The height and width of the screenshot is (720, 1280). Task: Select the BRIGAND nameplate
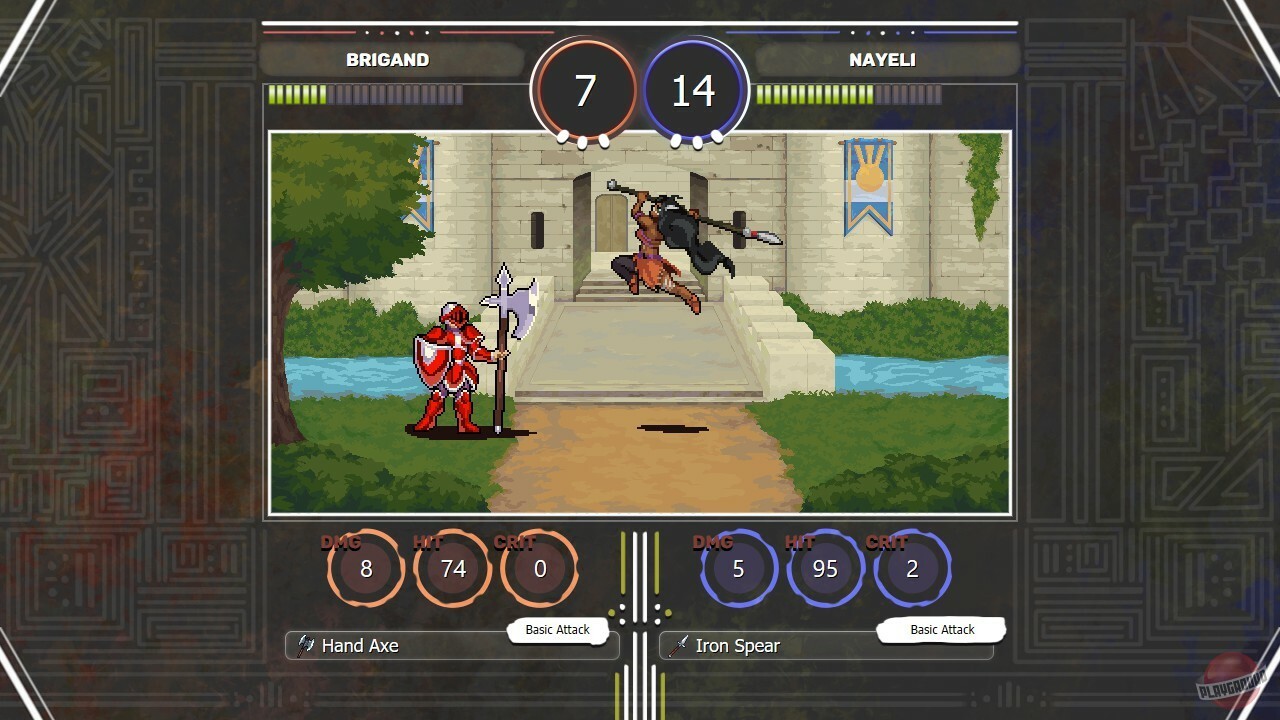tap(387, 60)
